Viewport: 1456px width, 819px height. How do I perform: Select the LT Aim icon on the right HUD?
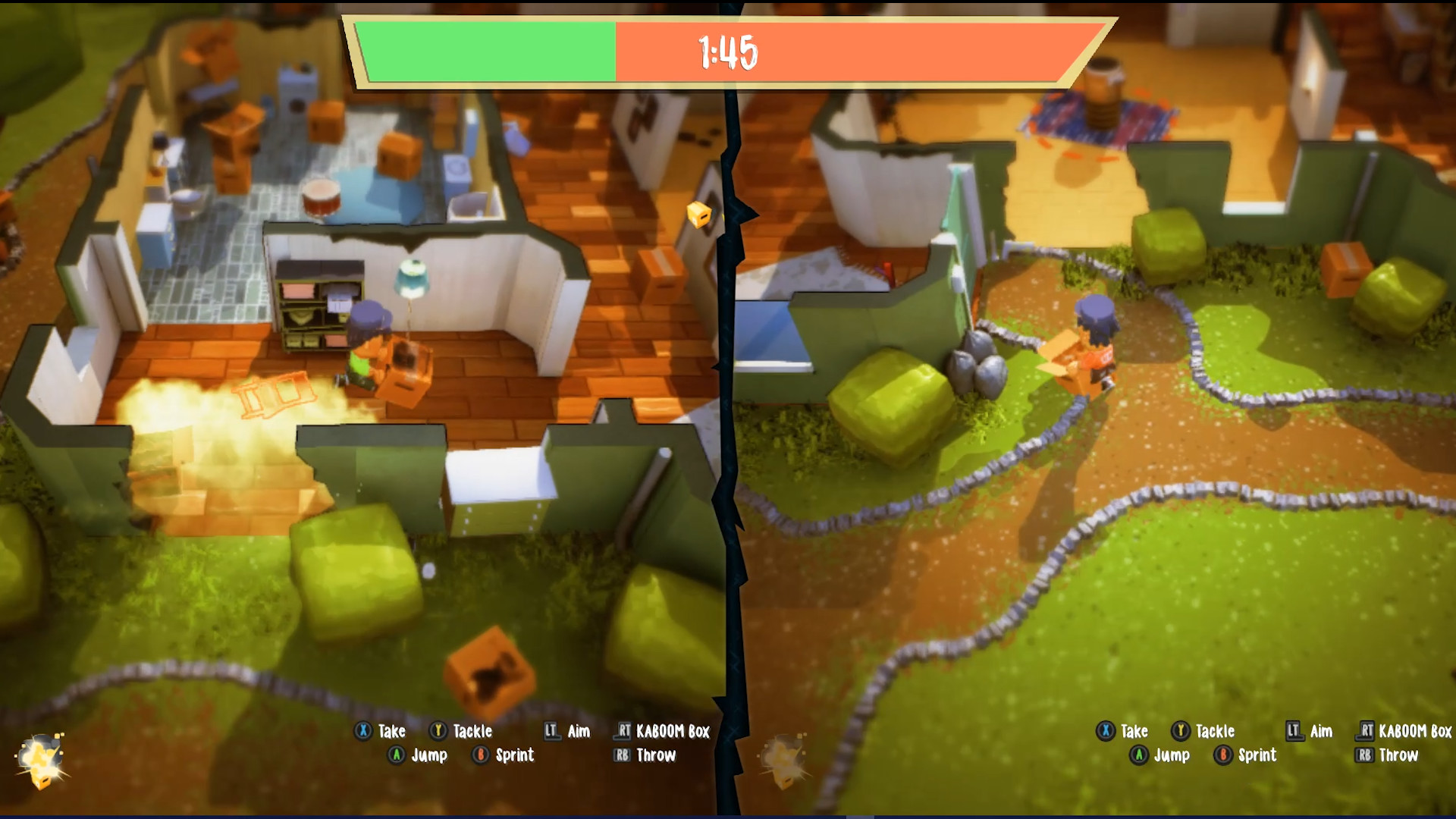point(1292,731)
